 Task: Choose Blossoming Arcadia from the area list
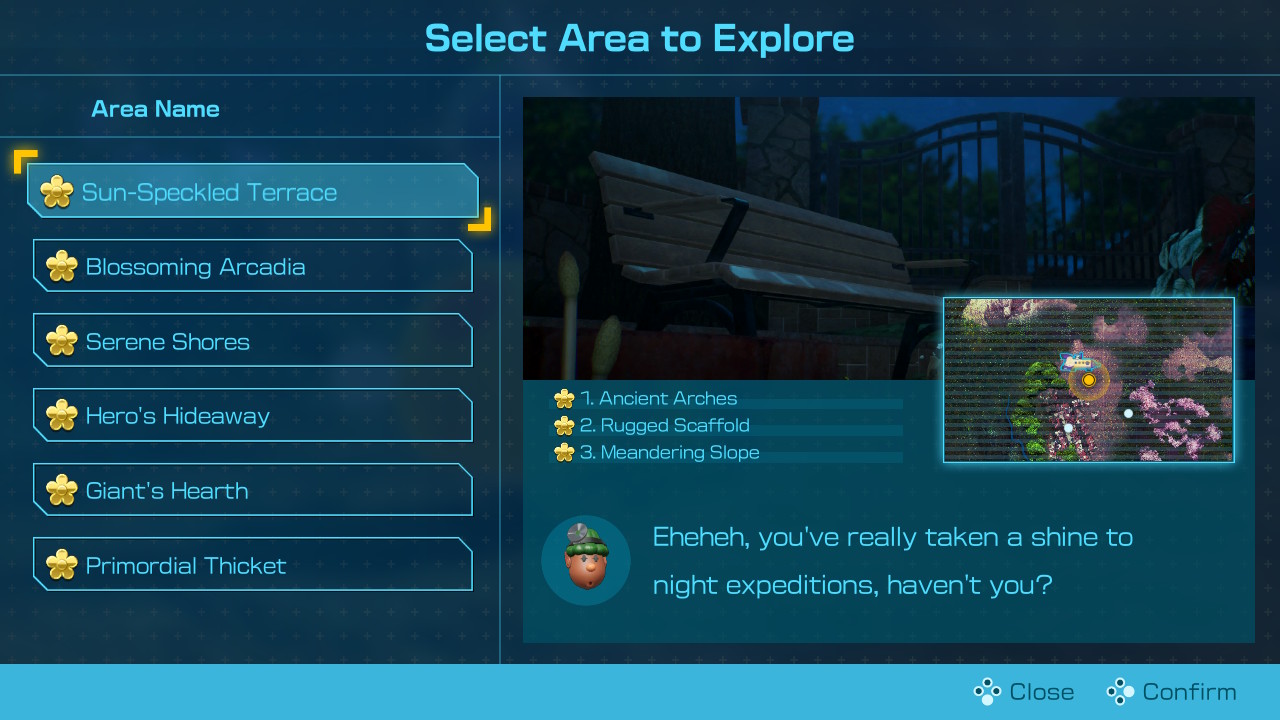pos(252,266)
